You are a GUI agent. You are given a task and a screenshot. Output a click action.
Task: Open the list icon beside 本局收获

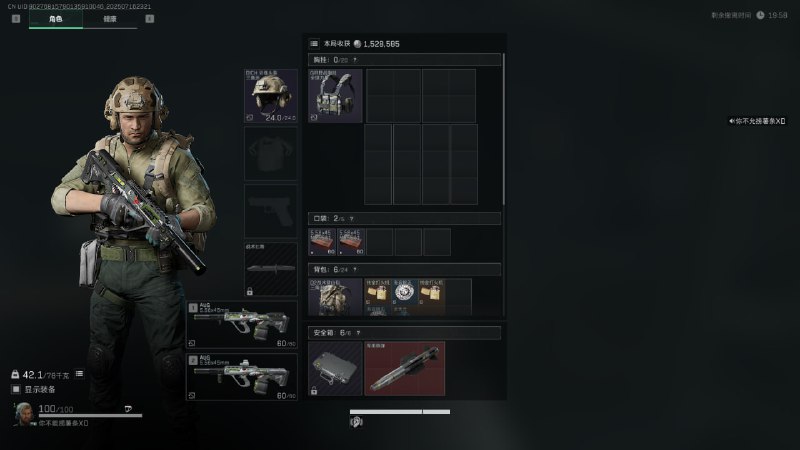[314, 44]
